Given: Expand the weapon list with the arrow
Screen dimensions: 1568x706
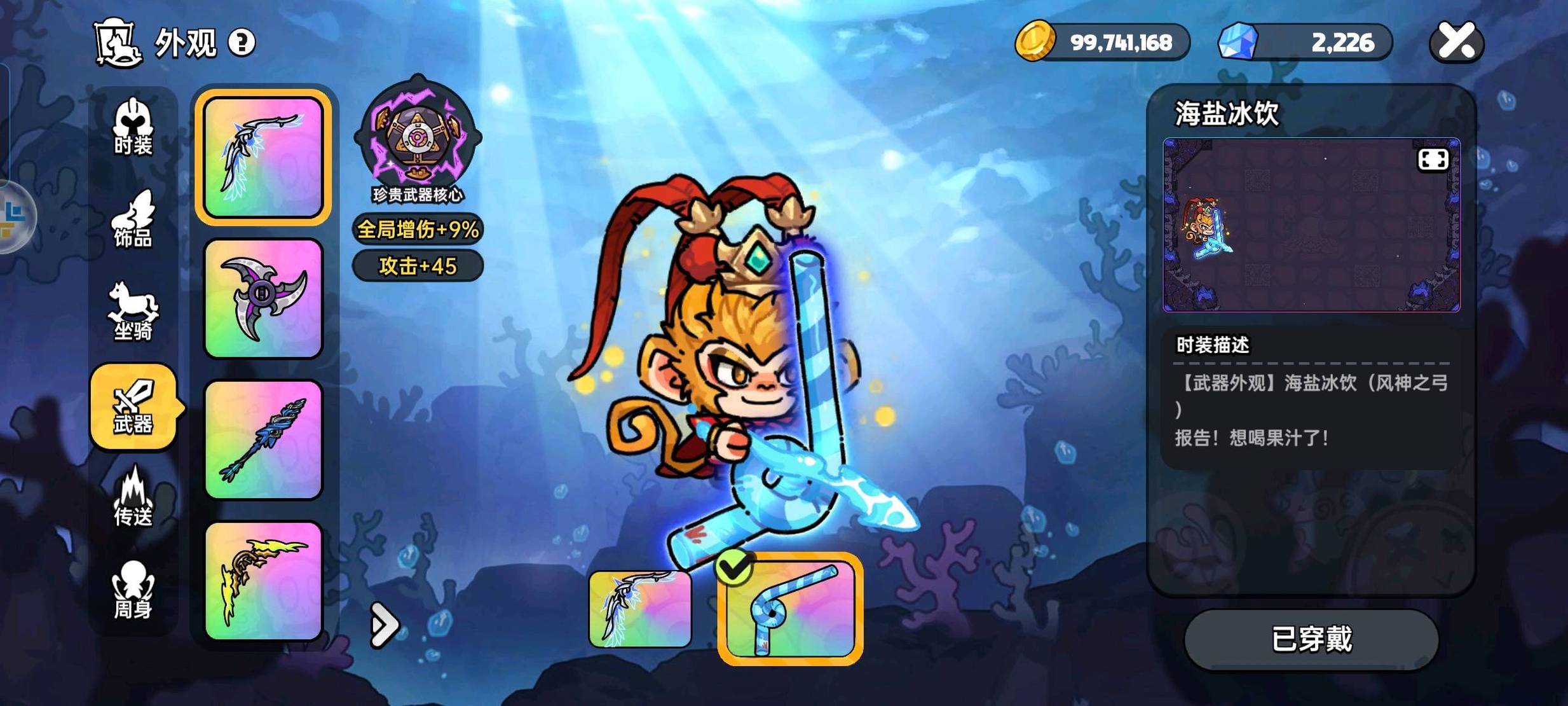Looking at the screenshot, I should pyautogui.click(x=384, y=625).
